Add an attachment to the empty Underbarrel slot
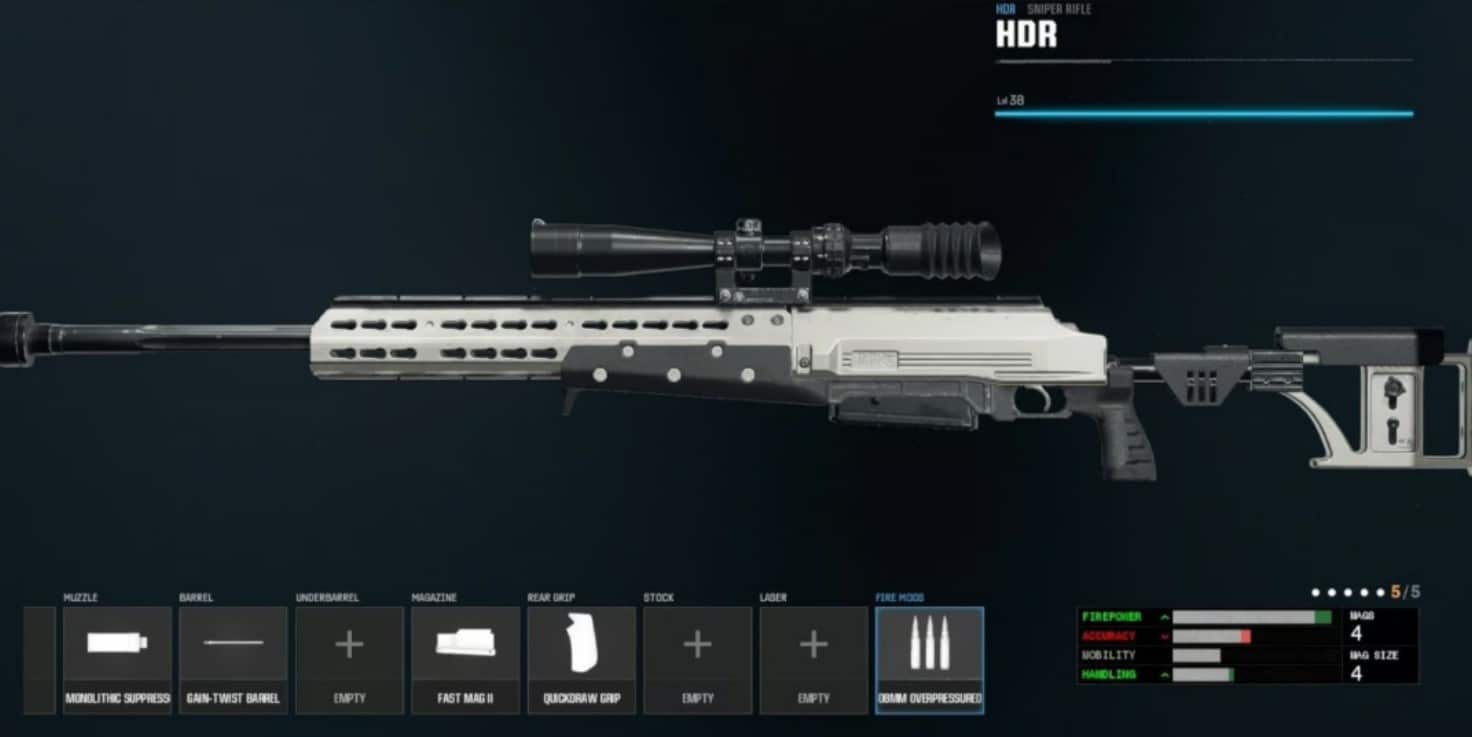Screen dimensions: 1472x737 348,647
